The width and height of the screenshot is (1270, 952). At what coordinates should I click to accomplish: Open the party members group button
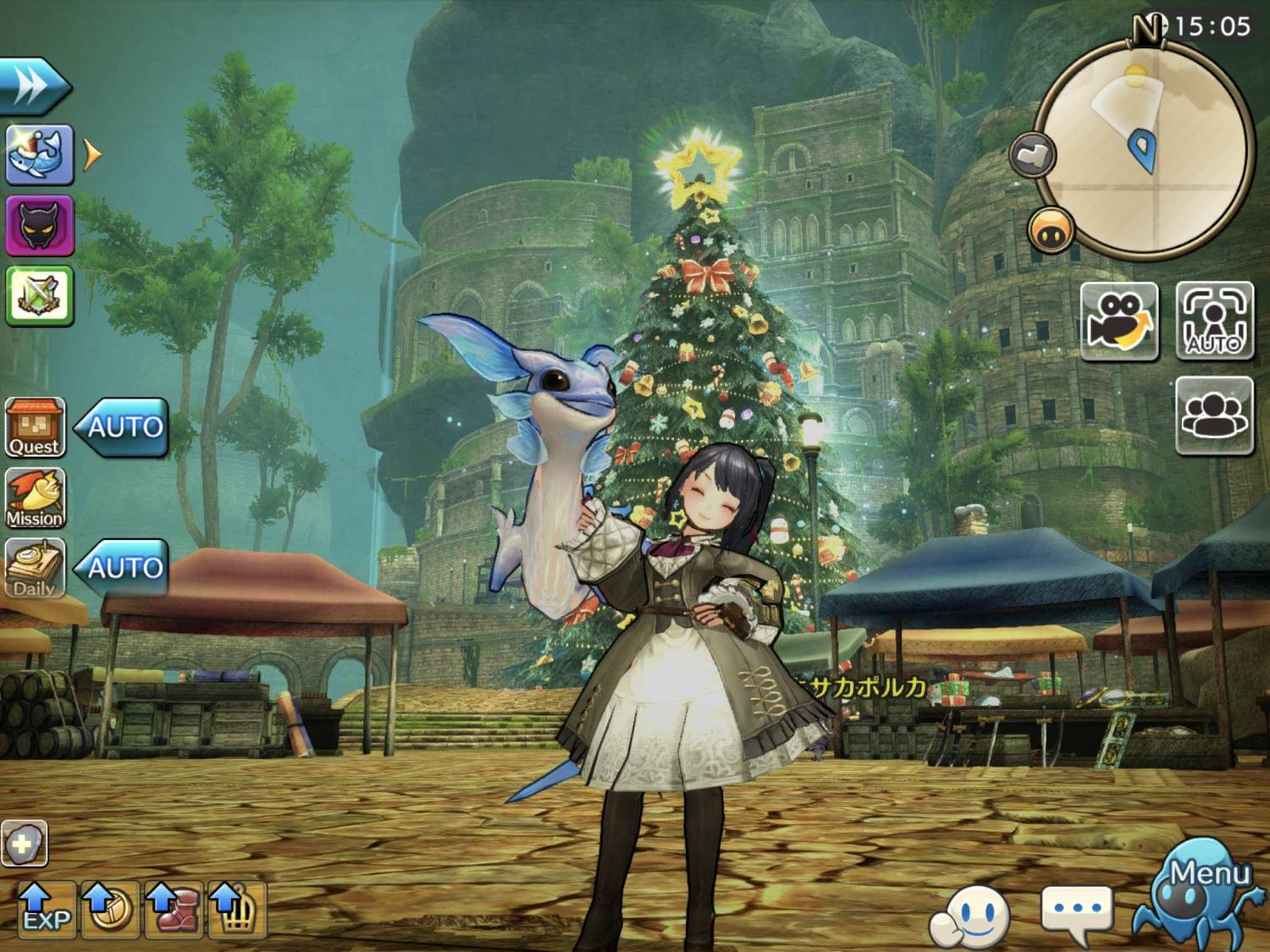pos(1214,415)
